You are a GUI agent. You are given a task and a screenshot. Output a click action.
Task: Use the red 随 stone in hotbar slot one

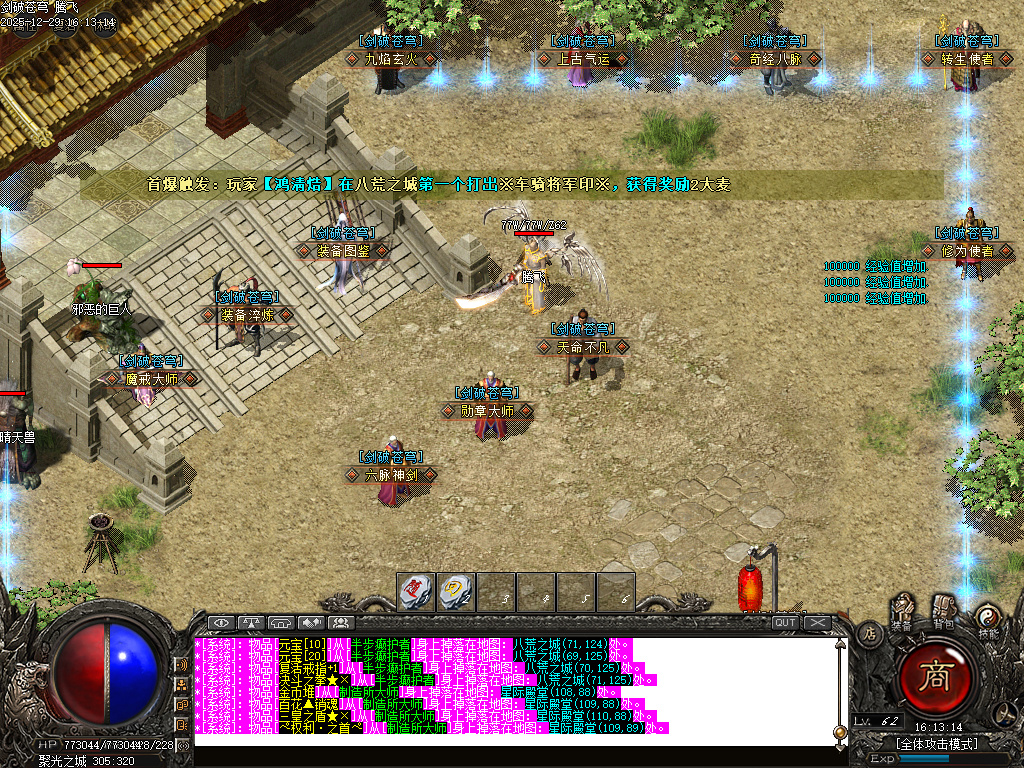click(416, 590)
